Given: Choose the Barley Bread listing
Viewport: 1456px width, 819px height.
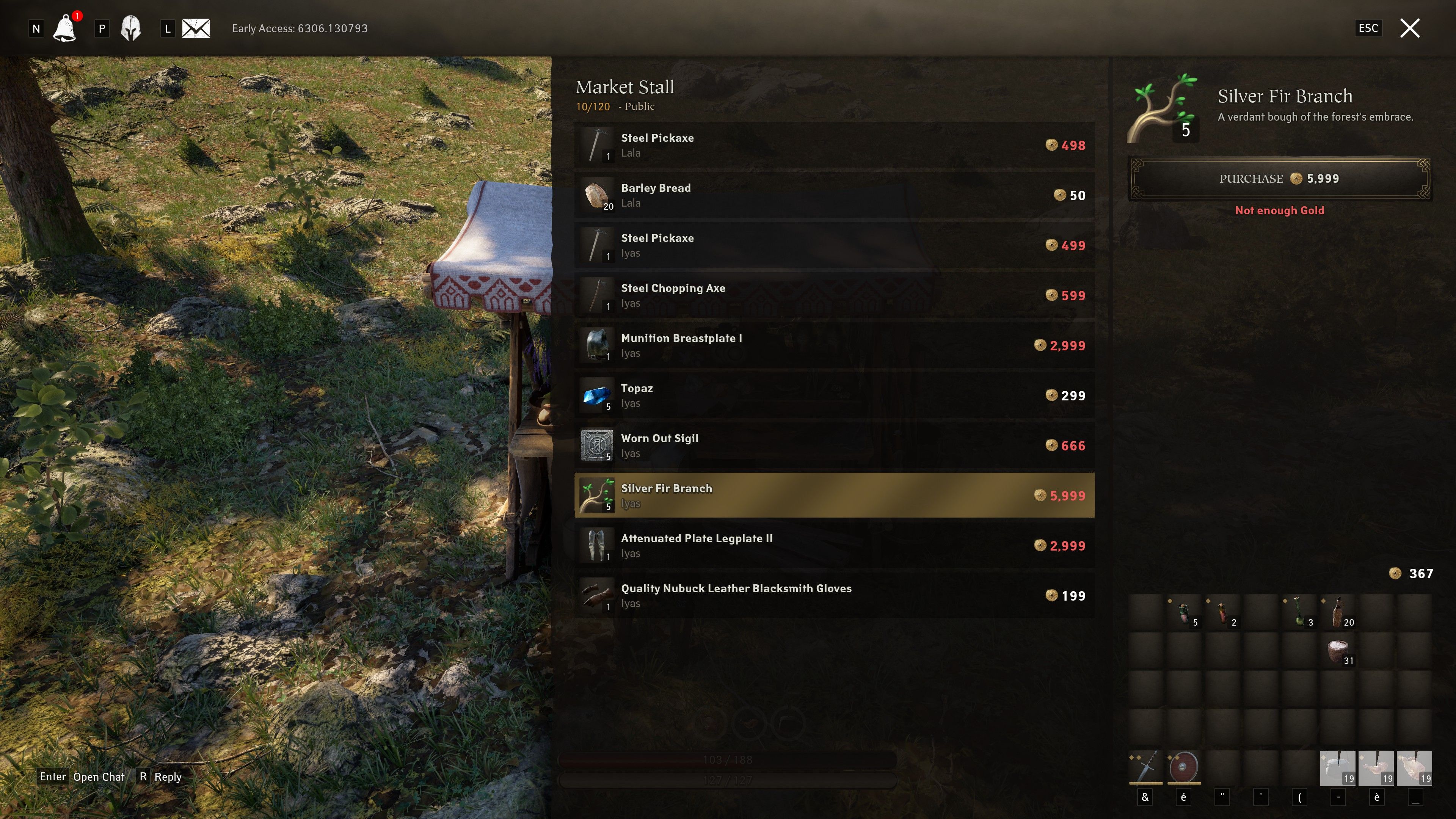Looking at the screenshot, I should [x=834, y=195].
